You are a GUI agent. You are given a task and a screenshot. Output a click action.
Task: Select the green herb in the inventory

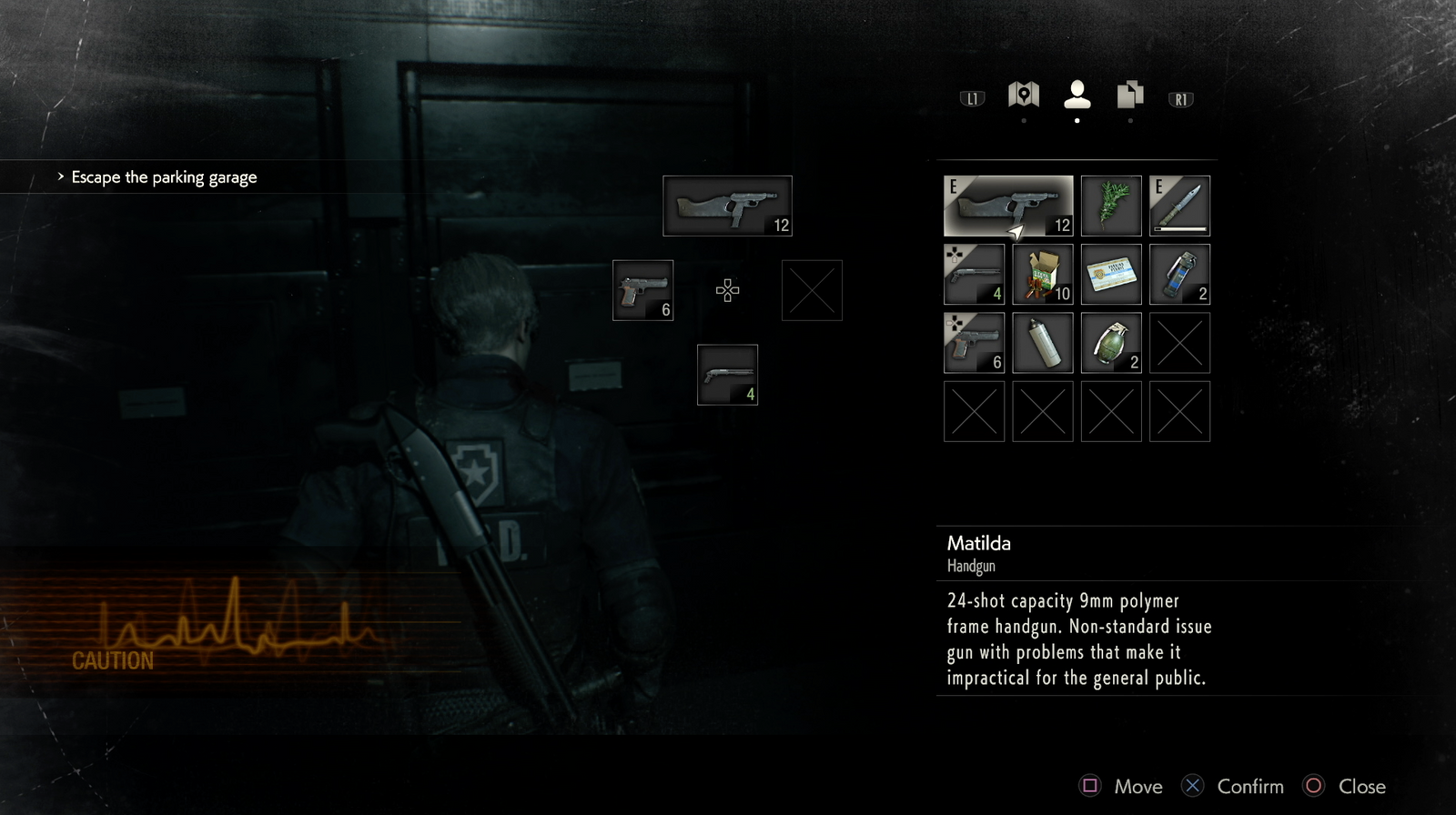[x=1111, y=205]
